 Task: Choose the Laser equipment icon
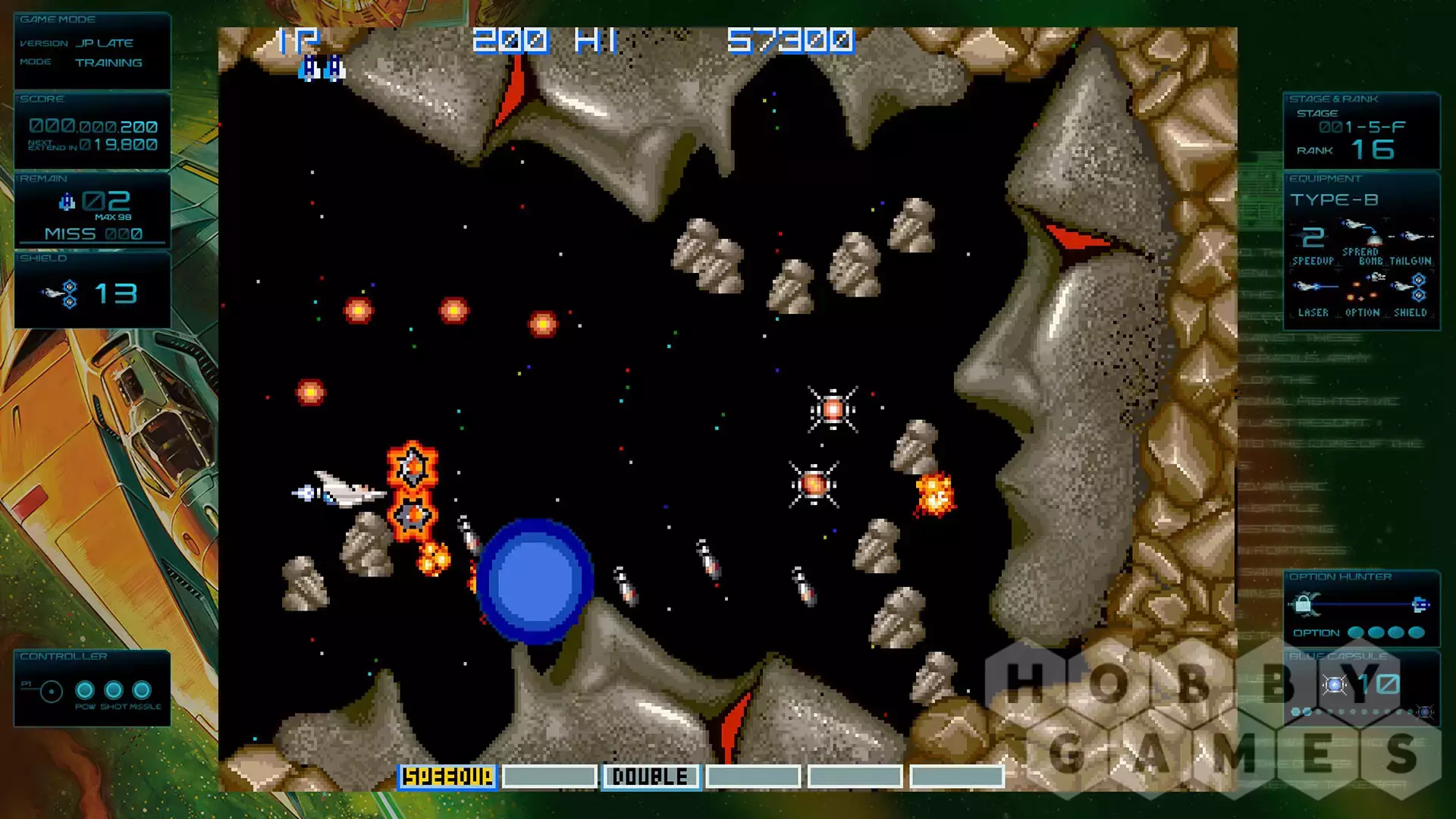1313,287
